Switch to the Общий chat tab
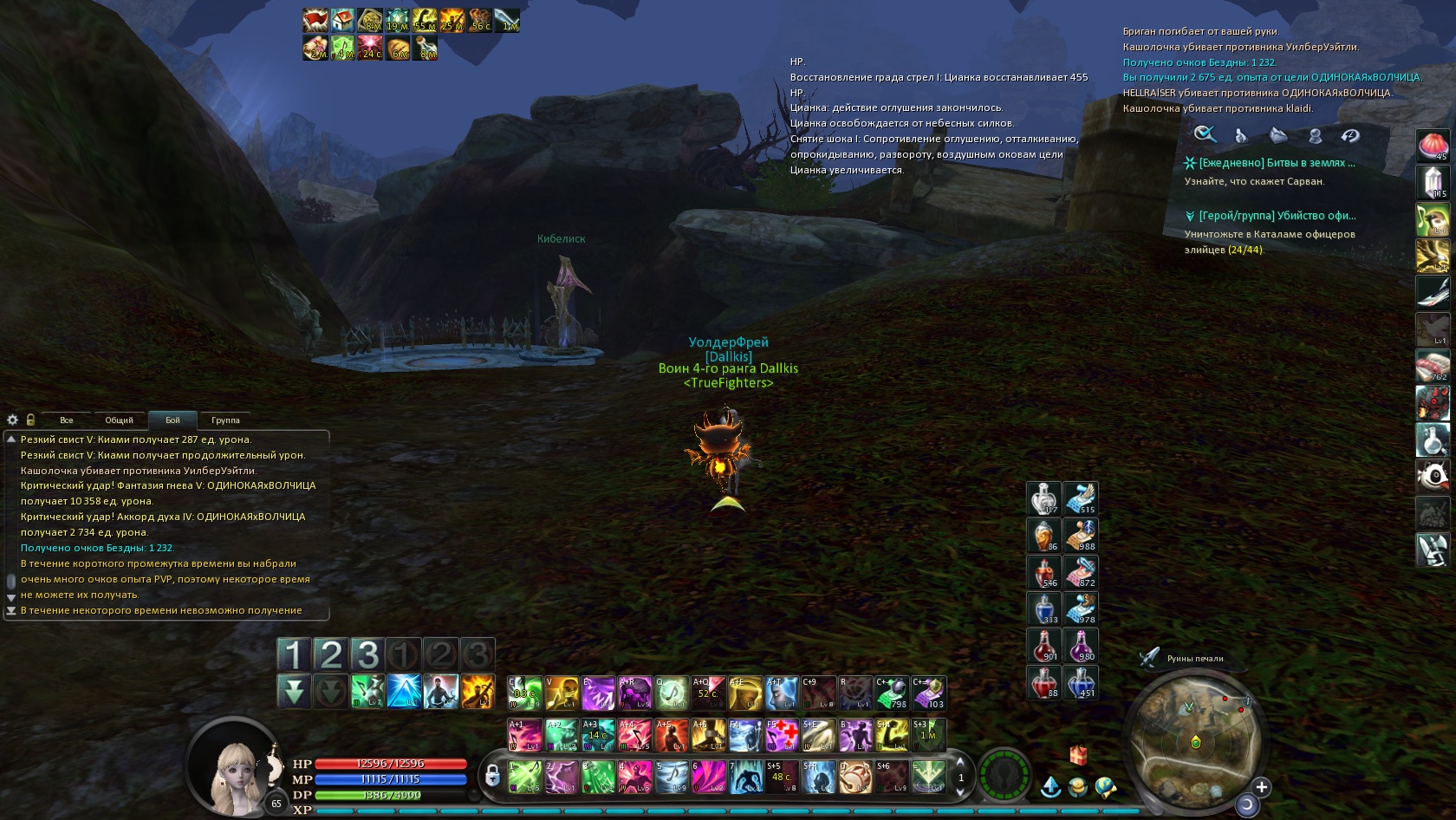Image resolution: width=1456 pixels, height=820 pixels. coord(120,420)
